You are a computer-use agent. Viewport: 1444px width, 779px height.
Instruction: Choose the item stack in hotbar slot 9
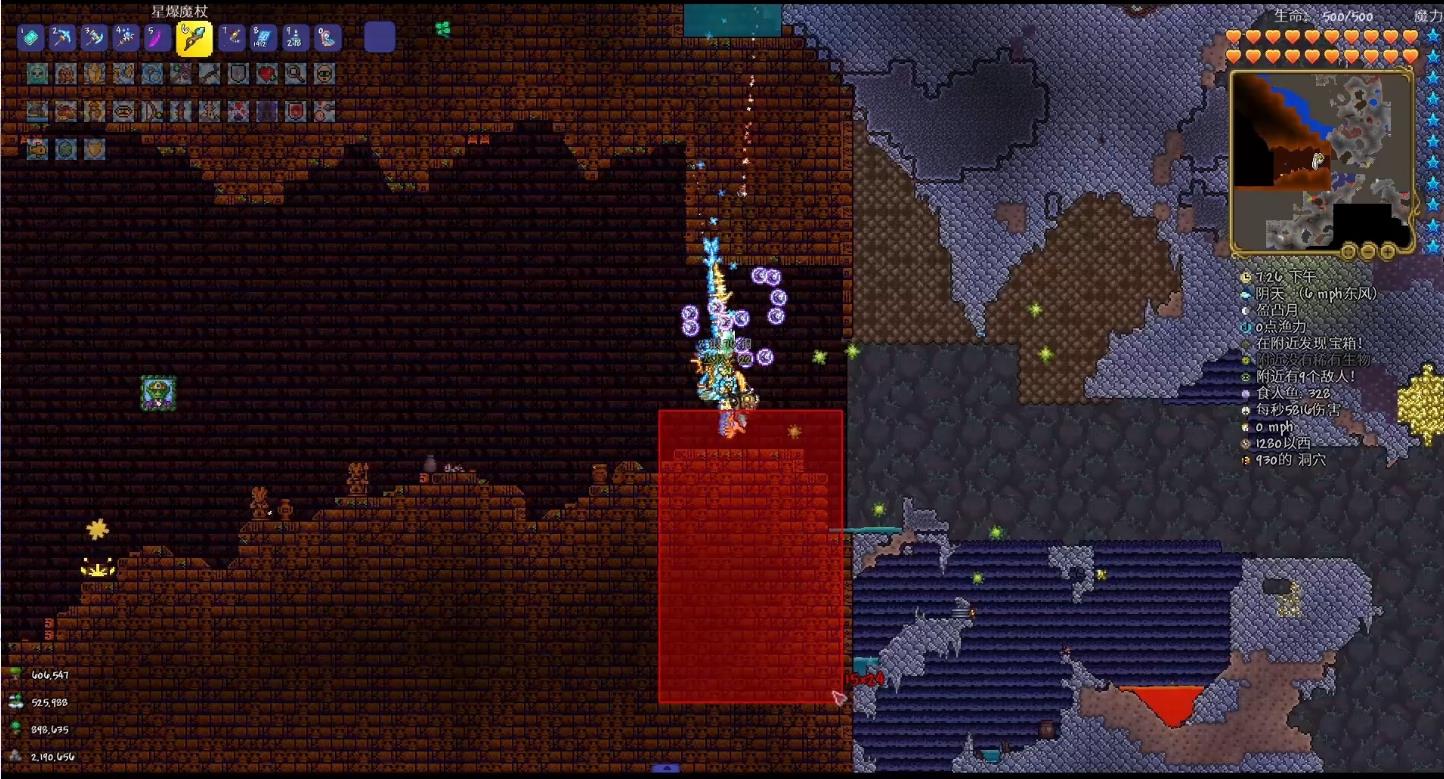296,38
